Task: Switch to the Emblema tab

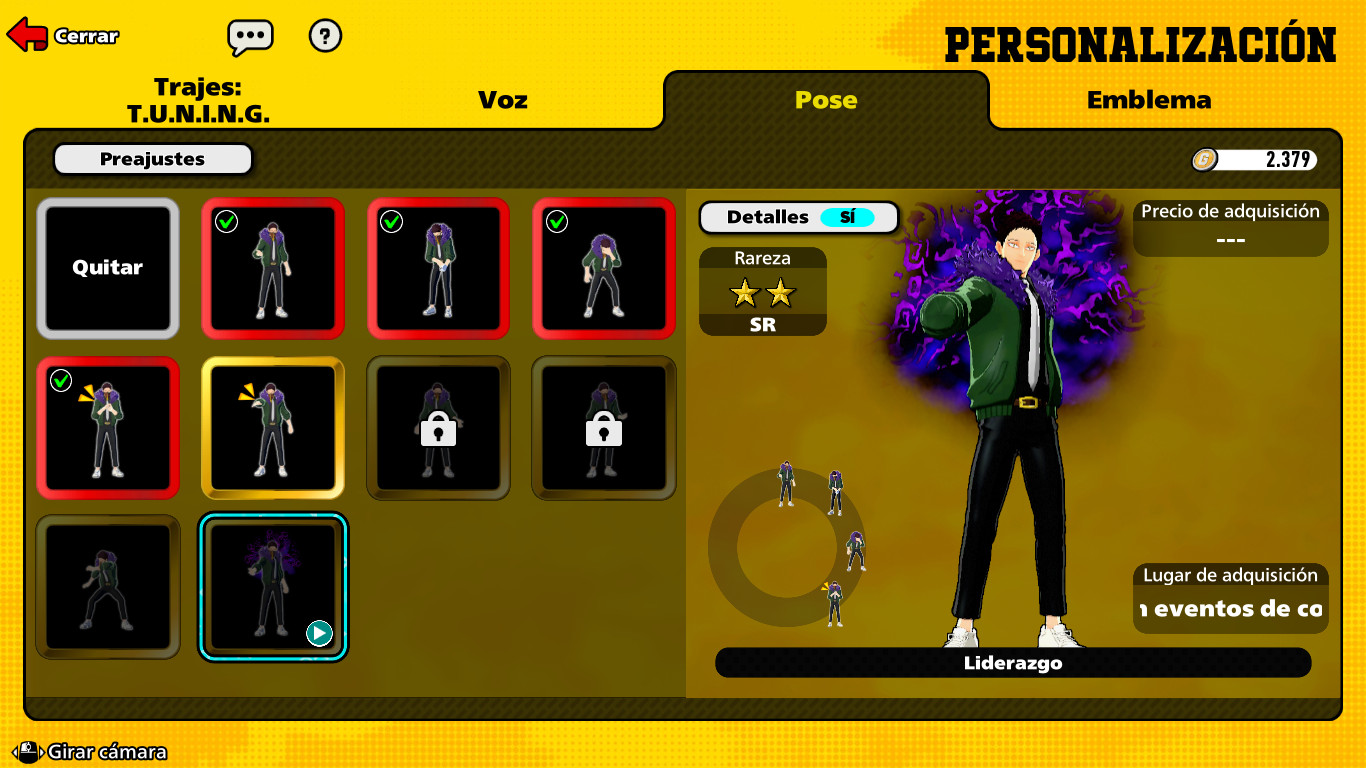Action: click(x=1150, y=100)
